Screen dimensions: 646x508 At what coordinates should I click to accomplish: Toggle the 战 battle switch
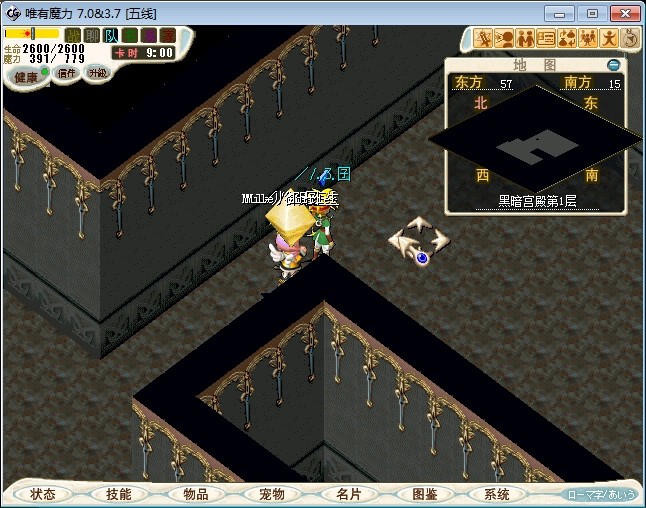pos(73,36)
